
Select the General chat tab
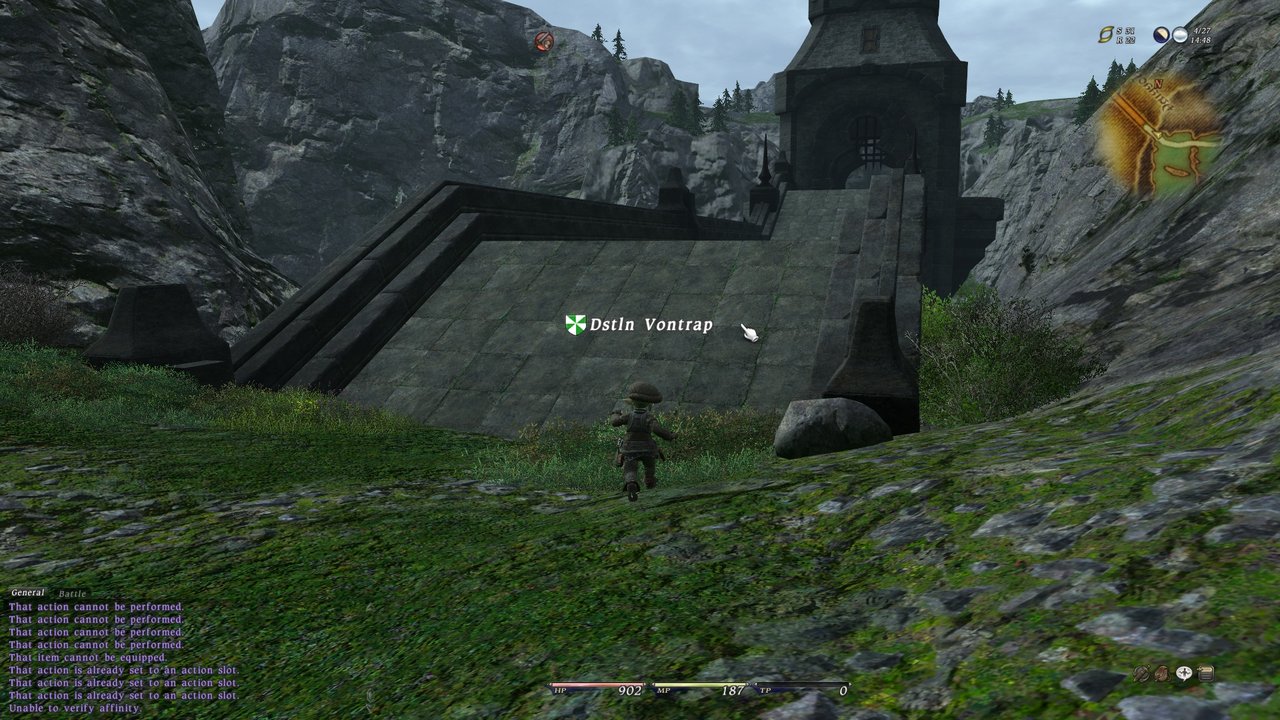(28, 593)
